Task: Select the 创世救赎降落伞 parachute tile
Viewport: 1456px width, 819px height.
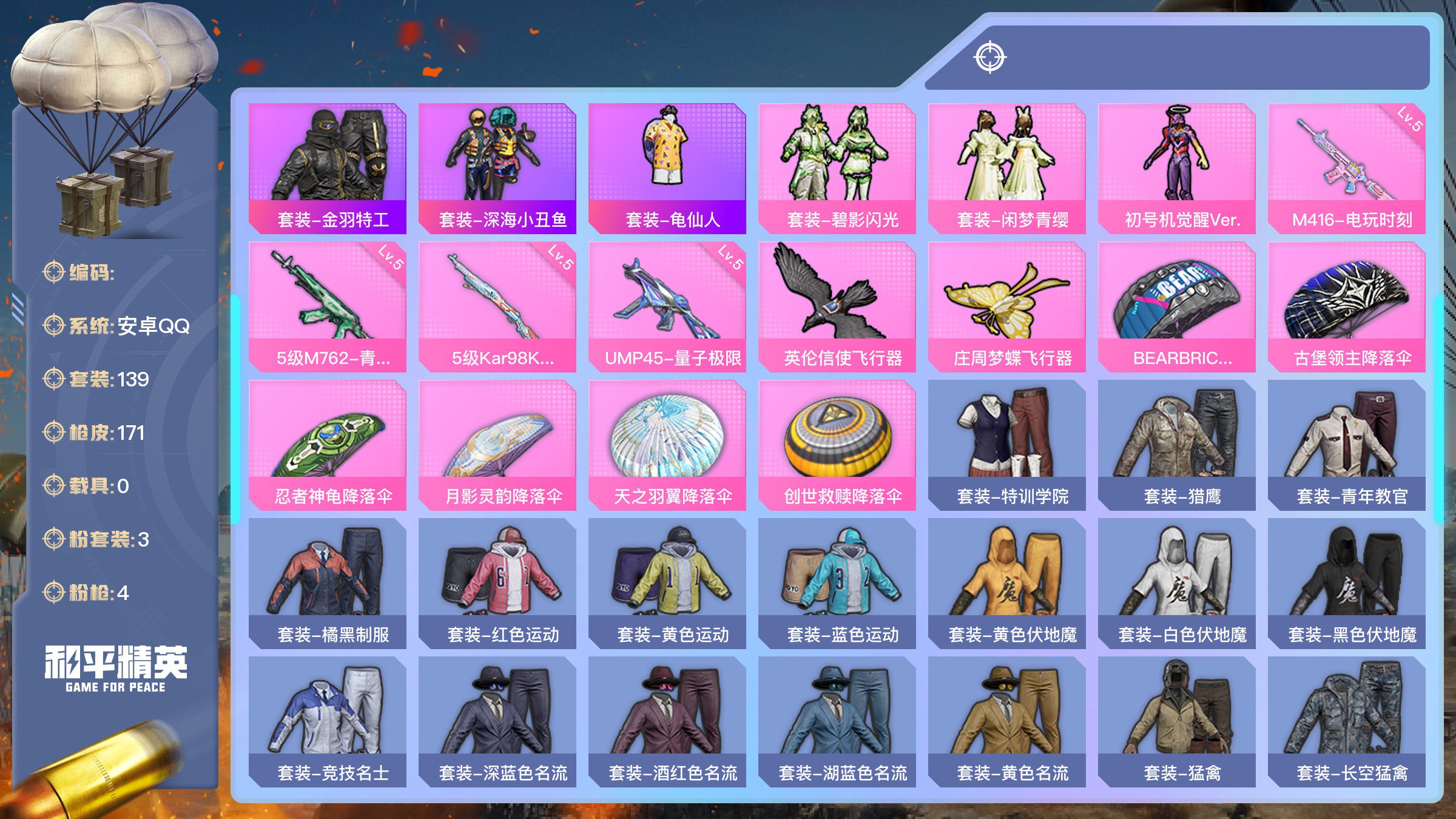Action: pyautogui.click(x=837, y=445)
